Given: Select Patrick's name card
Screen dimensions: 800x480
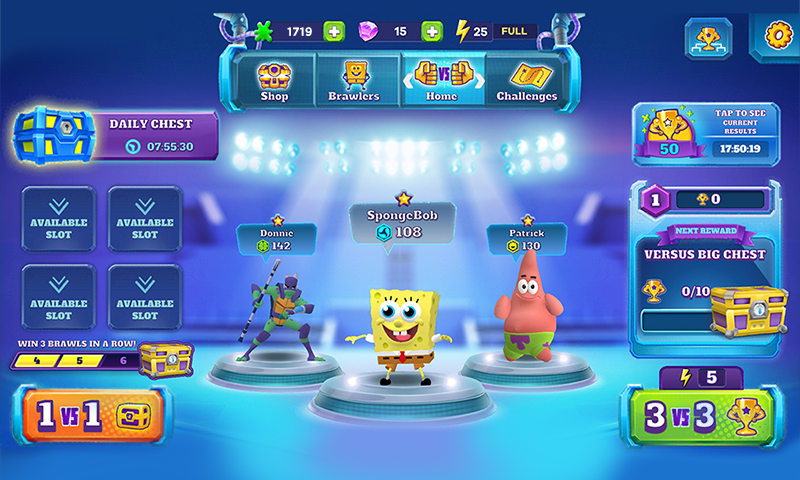Looking at the screenshot, I should point(526,238).
